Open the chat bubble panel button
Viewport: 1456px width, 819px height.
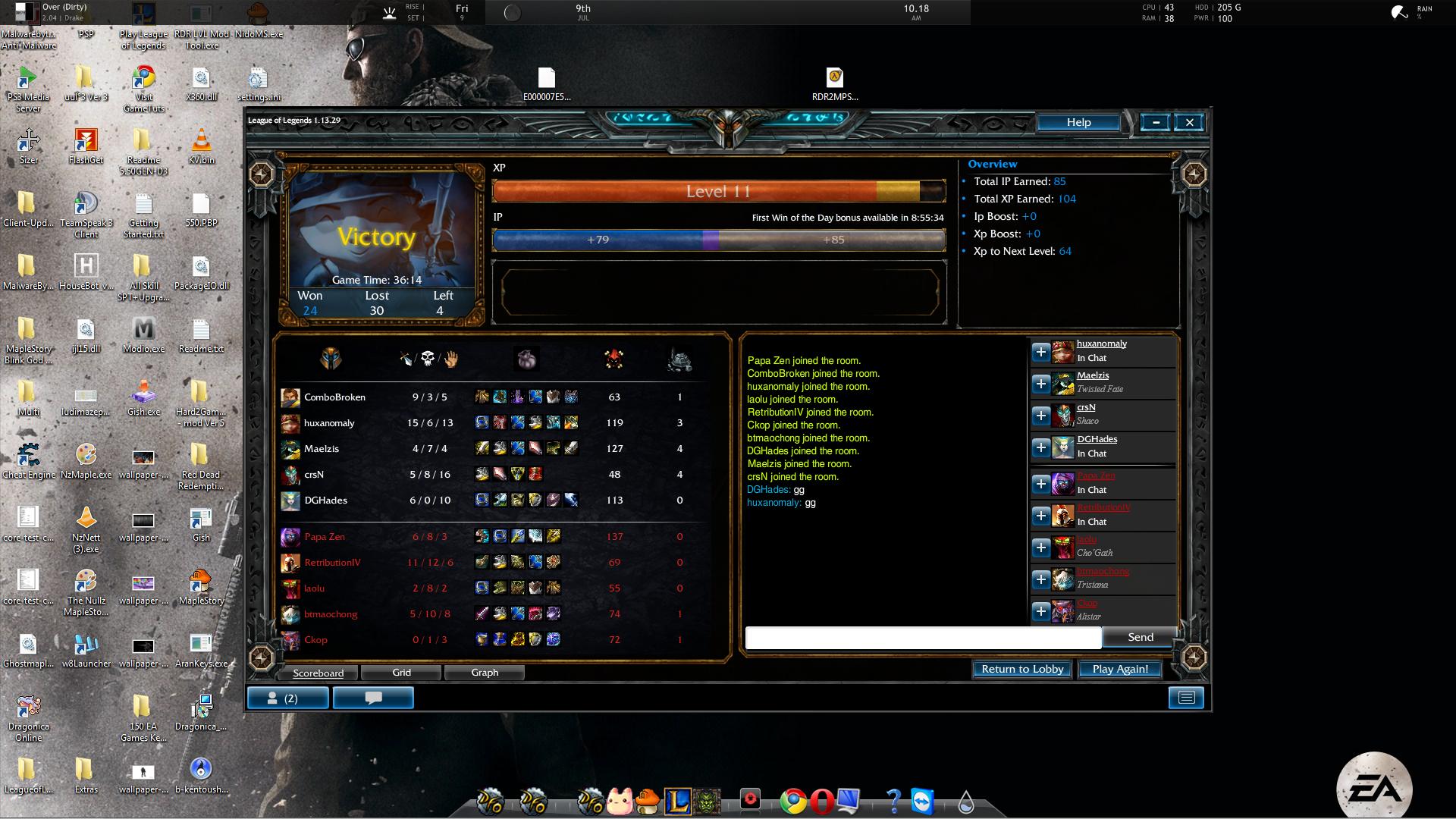tap(373, 698)
